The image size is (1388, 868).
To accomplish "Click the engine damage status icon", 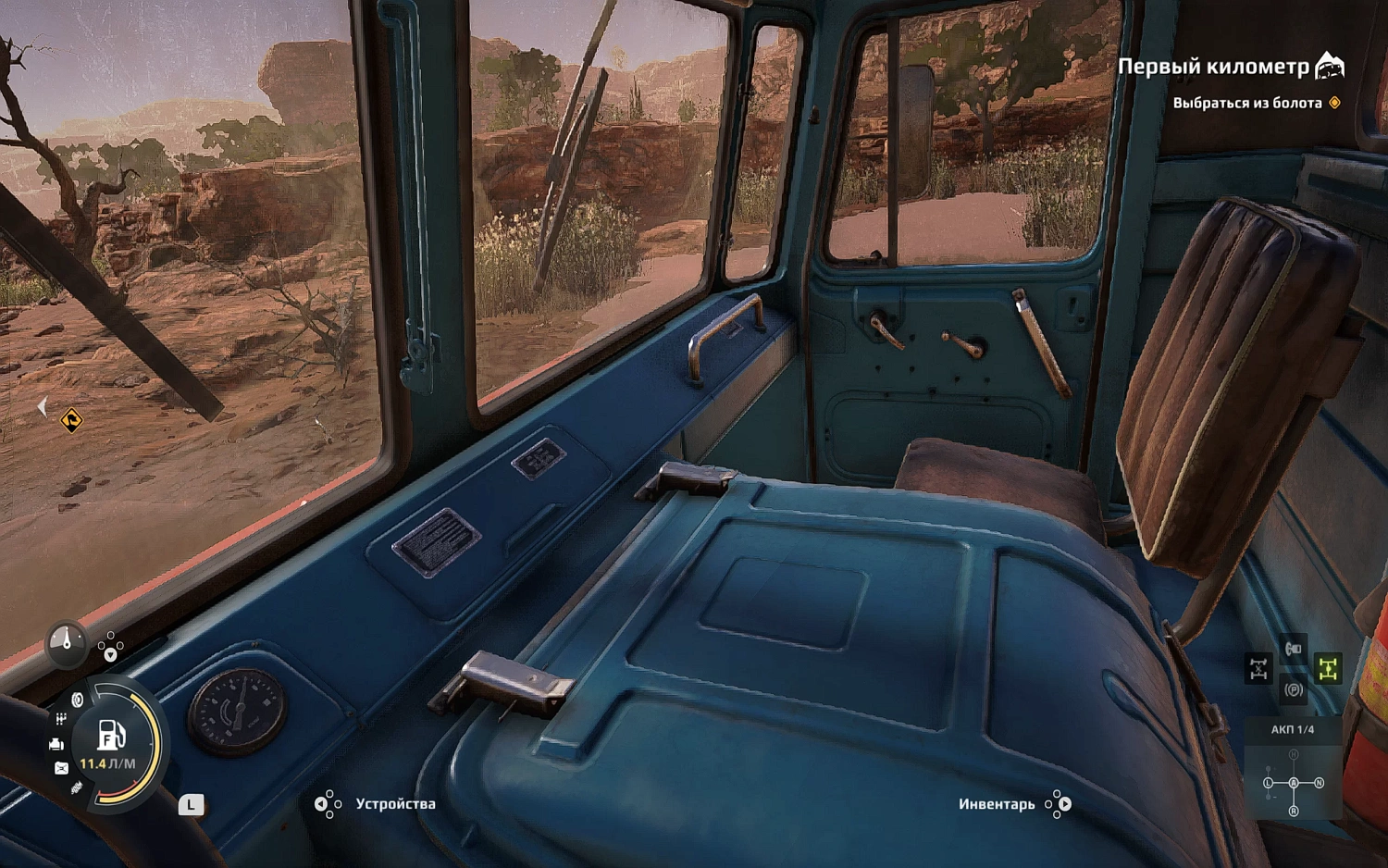I will 56,743.
